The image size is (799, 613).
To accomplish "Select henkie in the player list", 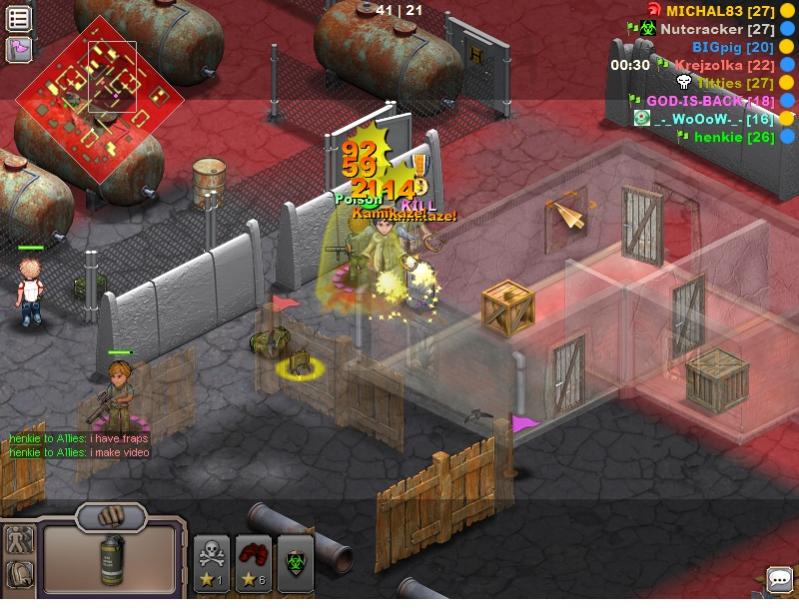I will [732, 137].
